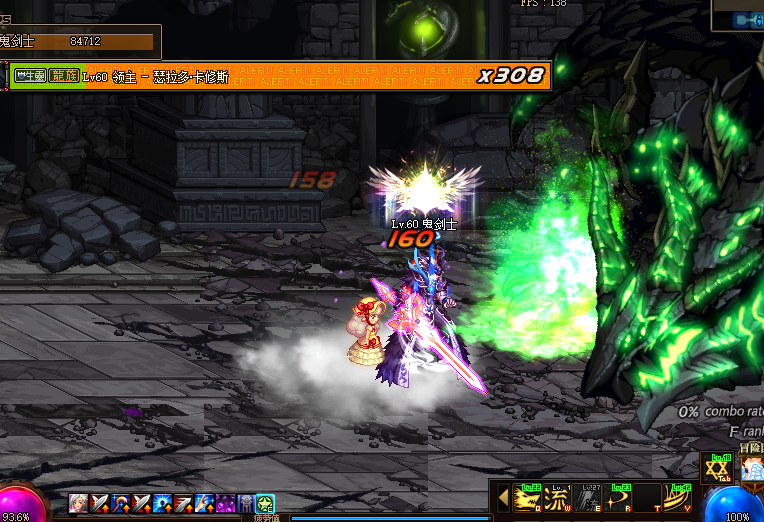Viewport: 764px width, 522px height.
Task: Open the adventure group icon above mana orb
Action: [752, 469]
